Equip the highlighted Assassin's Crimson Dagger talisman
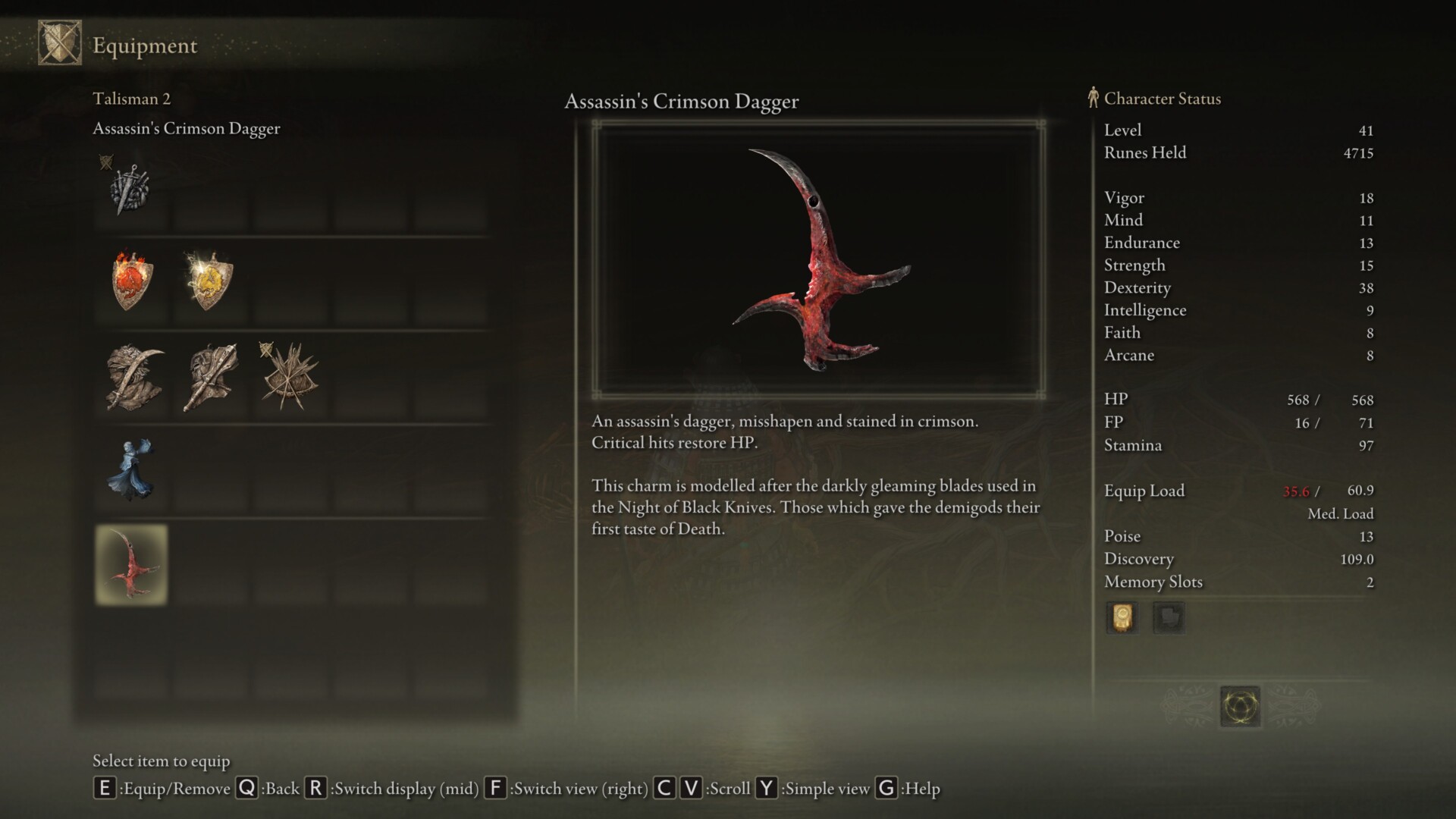Viewport: 1456px width, 819px height. tap(131, 565)
